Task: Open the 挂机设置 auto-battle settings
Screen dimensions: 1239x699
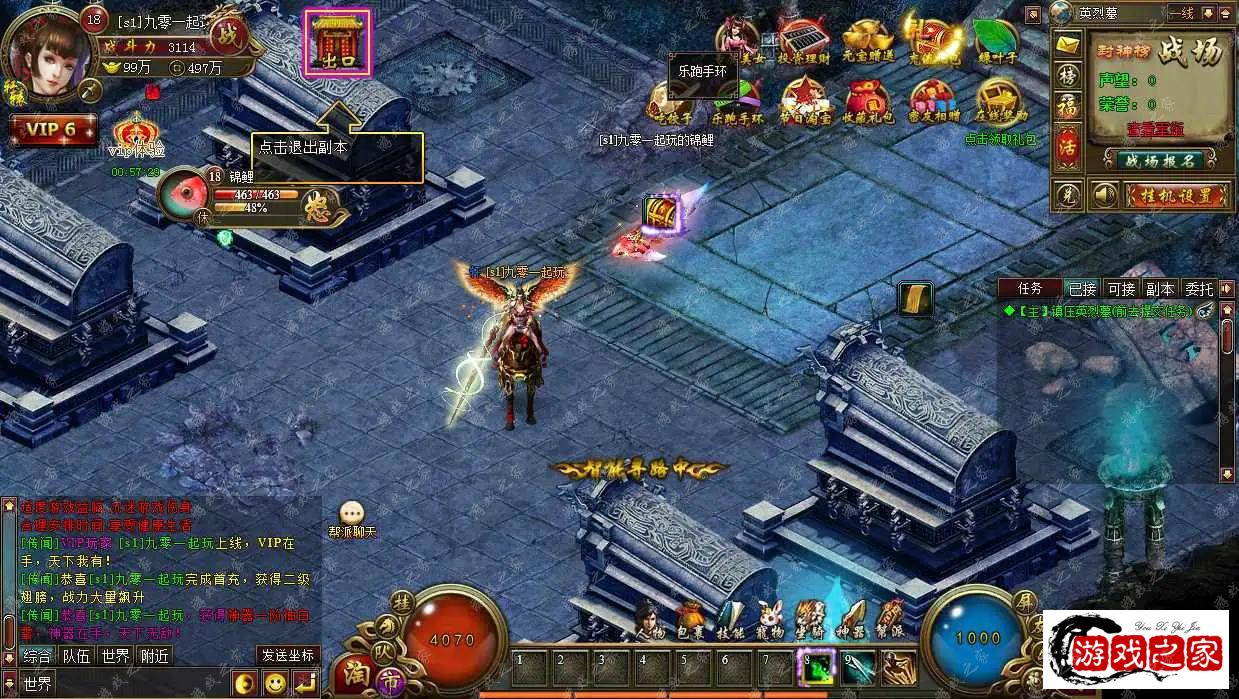Action: [1174, 195]
